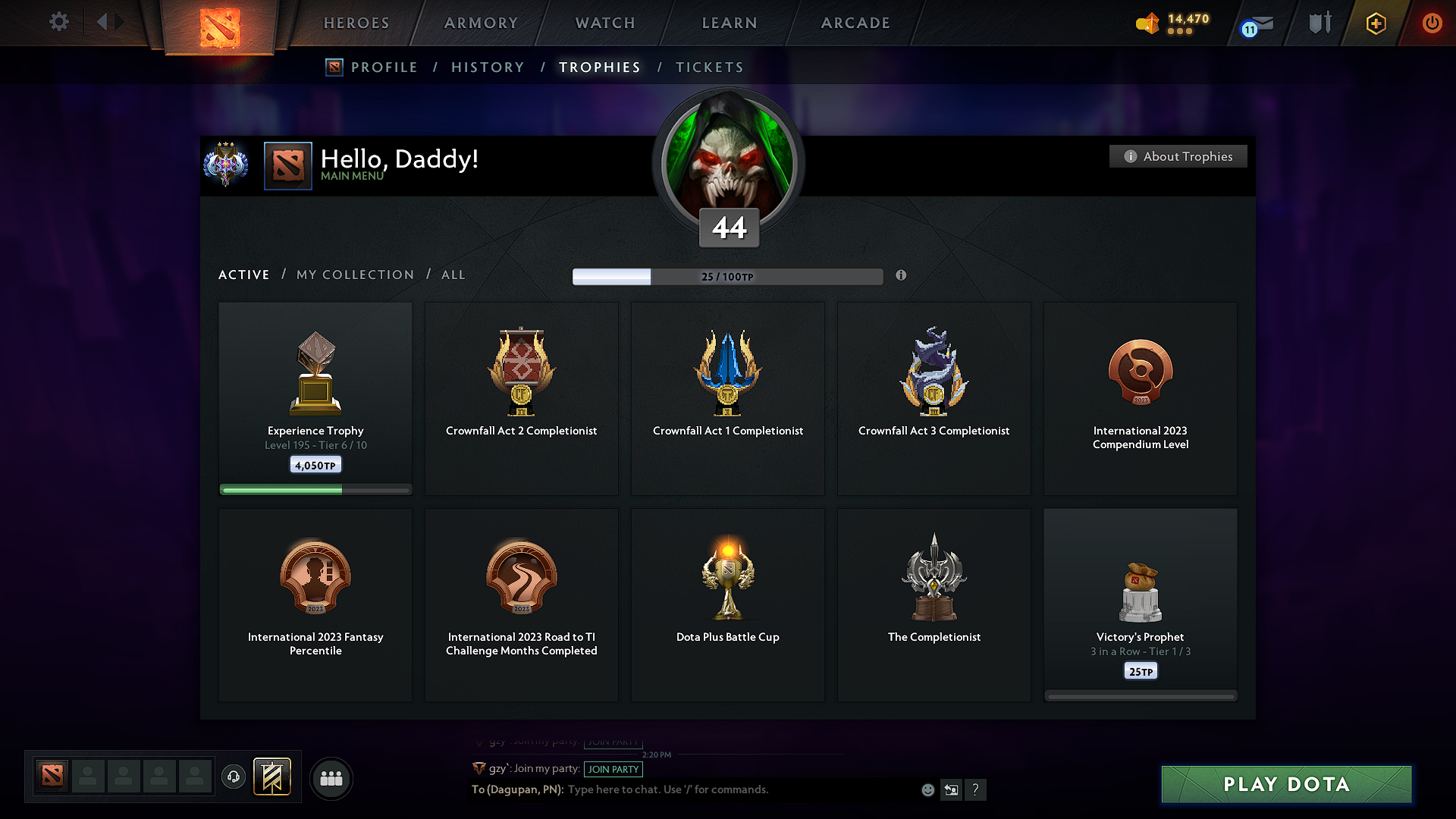Click the 25/100TP progress bar
This screenshot has height=819, width=1456.
pos(728,276)
